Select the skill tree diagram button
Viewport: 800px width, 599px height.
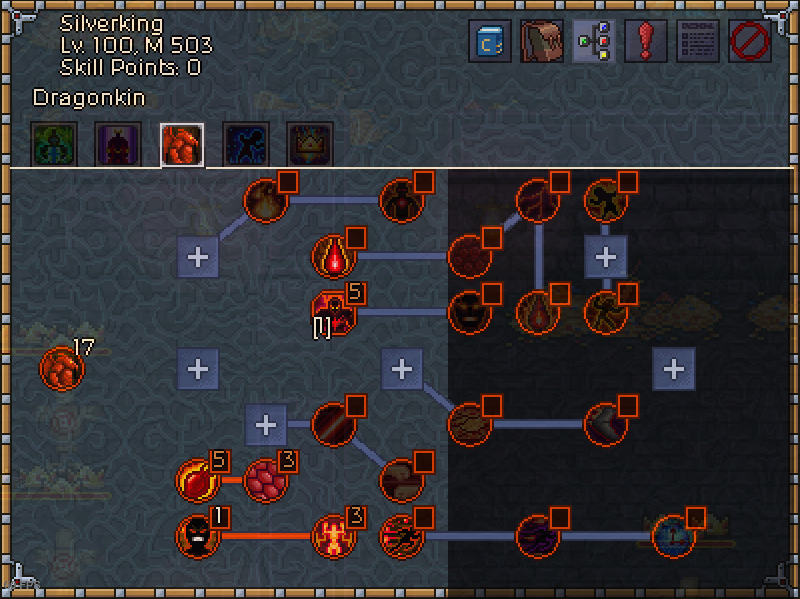tap(594, 42)
